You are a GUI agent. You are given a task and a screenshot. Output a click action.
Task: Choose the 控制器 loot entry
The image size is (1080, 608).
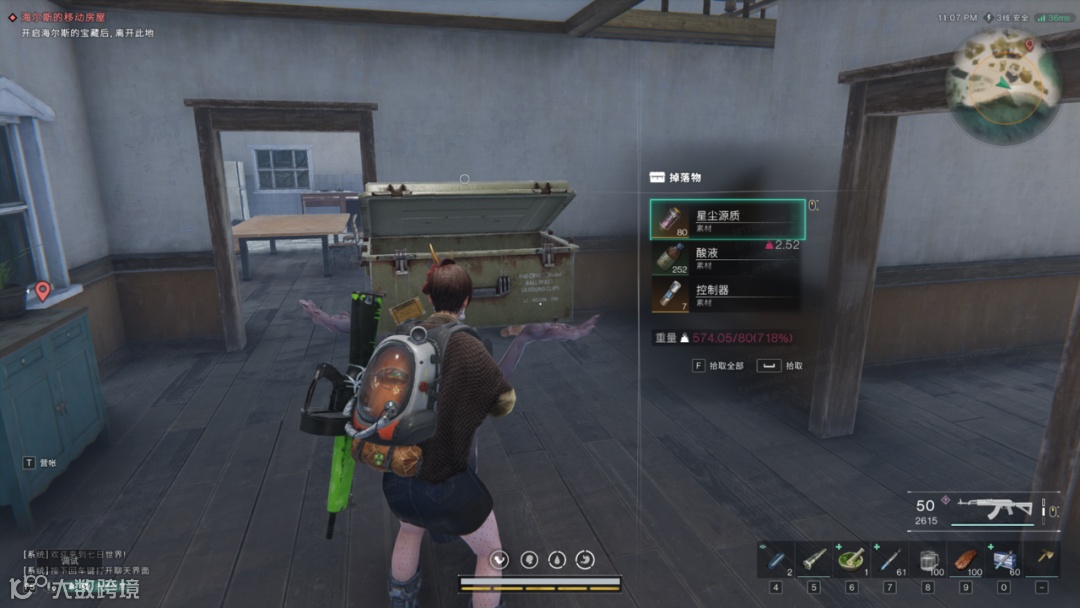(x=727, y=294)
